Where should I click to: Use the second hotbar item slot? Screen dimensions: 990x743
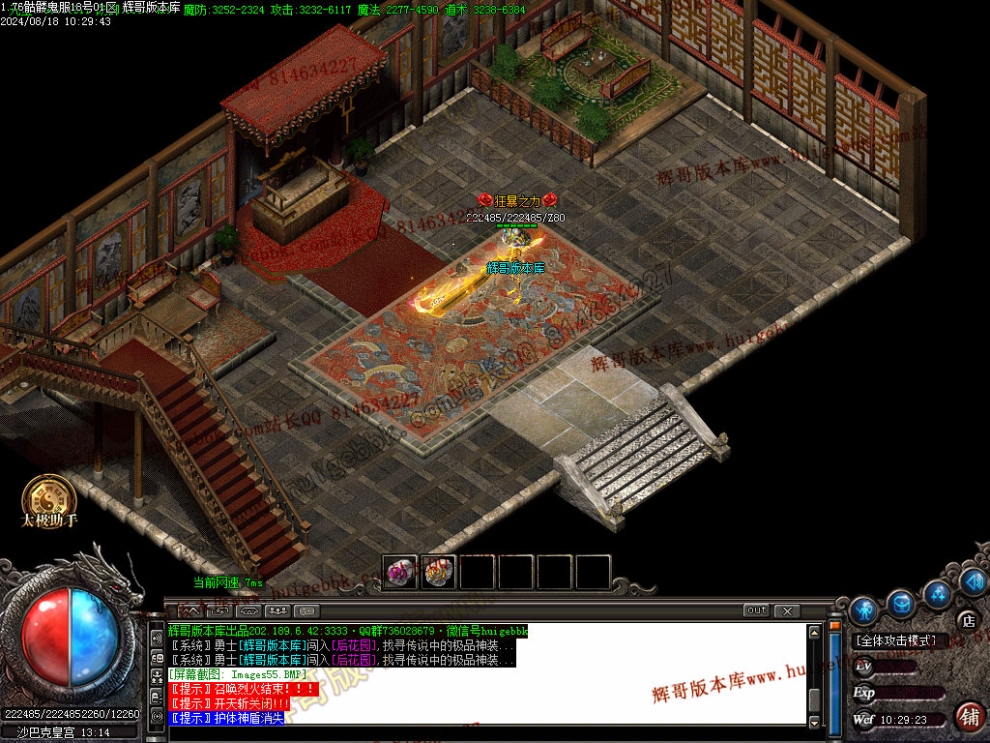pos(439,572)
